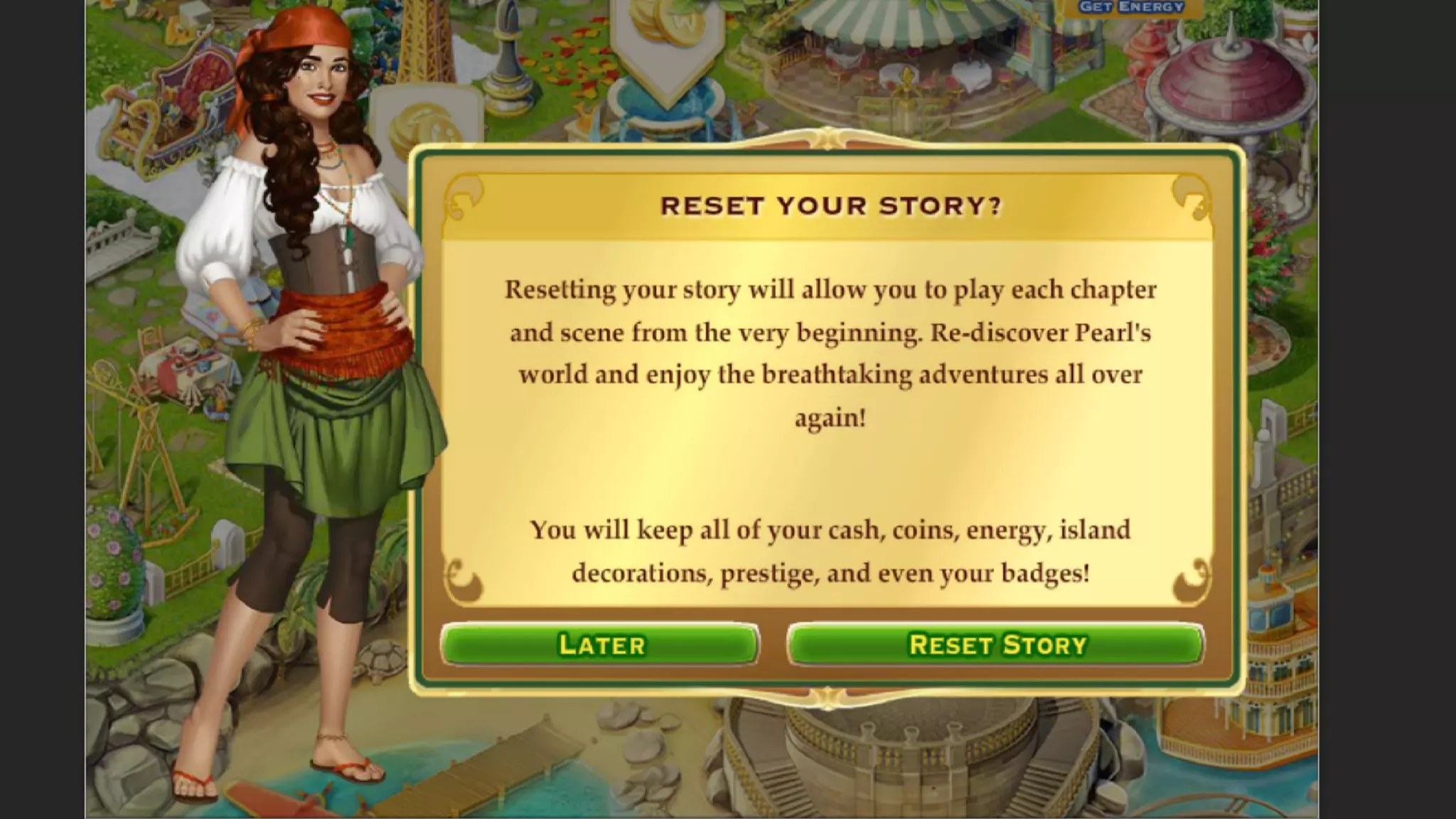Screen dimensions: 1456x819
Task: Open the Get Energy button
Action: point(1131,7)
